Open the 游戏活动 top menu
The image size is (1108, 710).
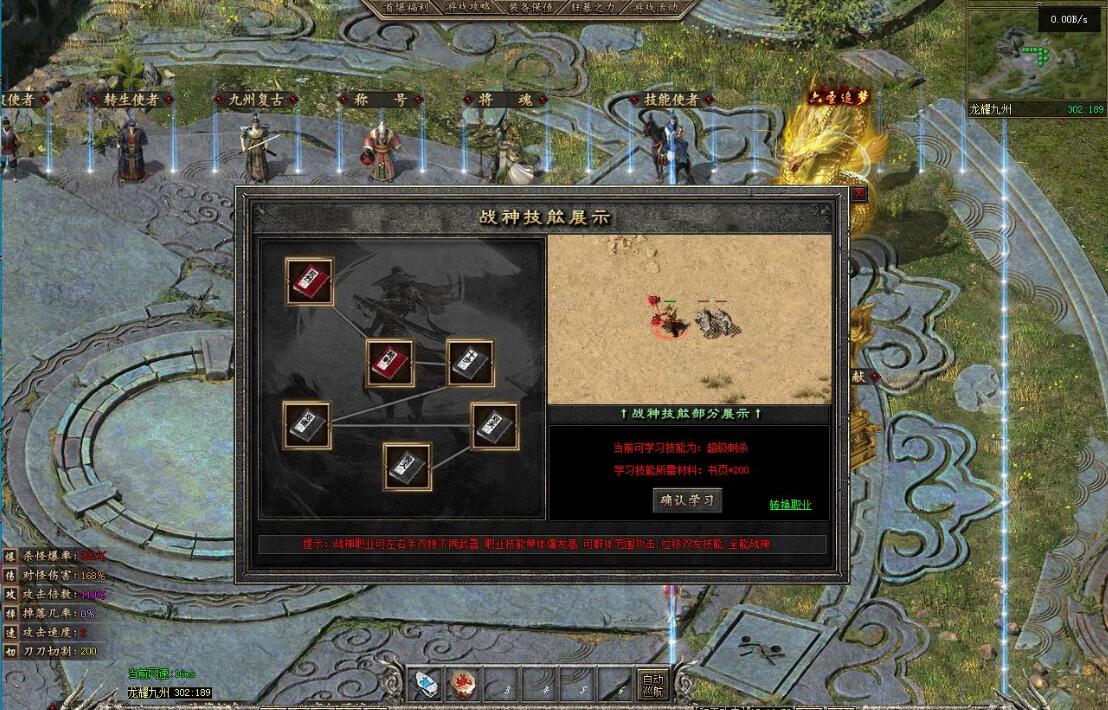coord(655,7)
